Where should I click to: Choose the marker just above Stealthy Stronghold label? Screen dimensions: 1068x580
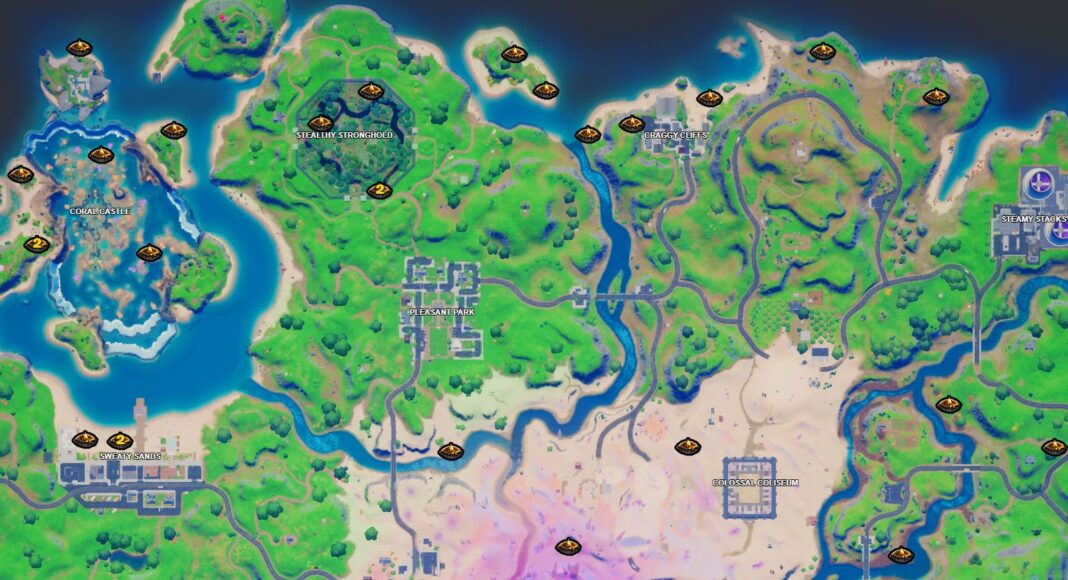320,123
